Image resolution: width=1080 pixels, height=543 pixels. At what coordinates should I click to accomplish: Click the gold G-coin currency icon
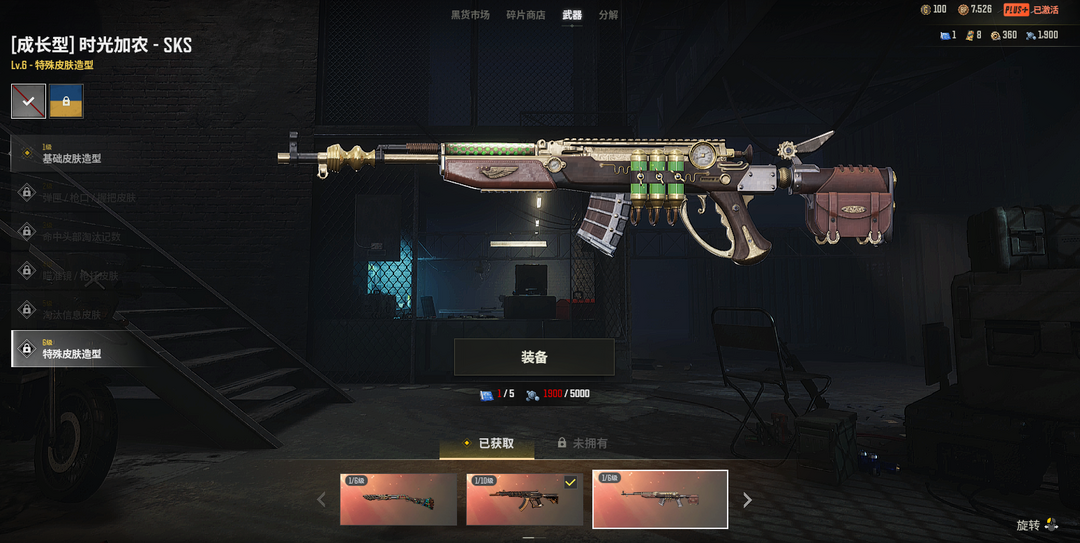click(x=925, y=10)
